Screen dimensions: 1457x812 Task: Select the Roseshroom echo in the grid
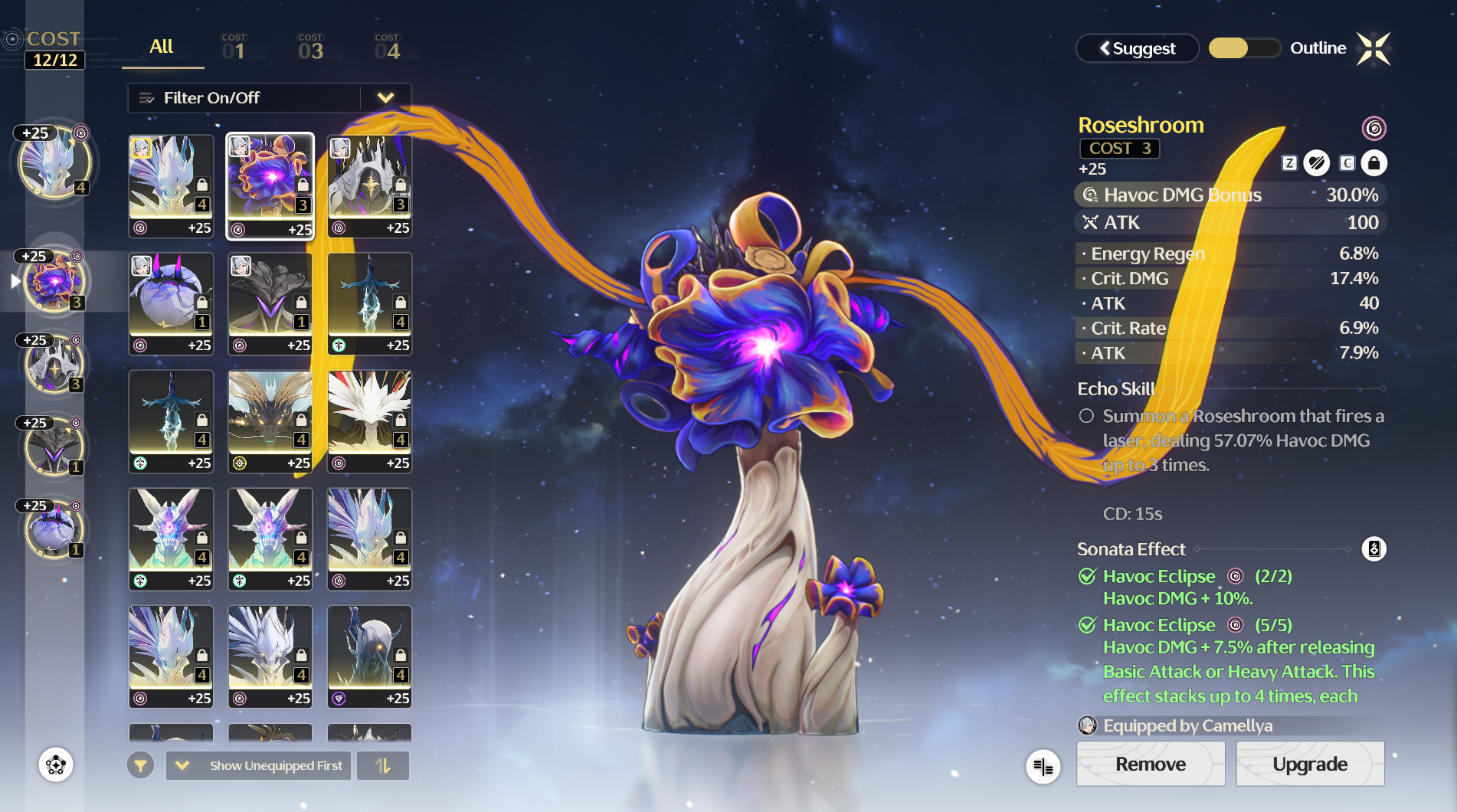coord(270,186)
